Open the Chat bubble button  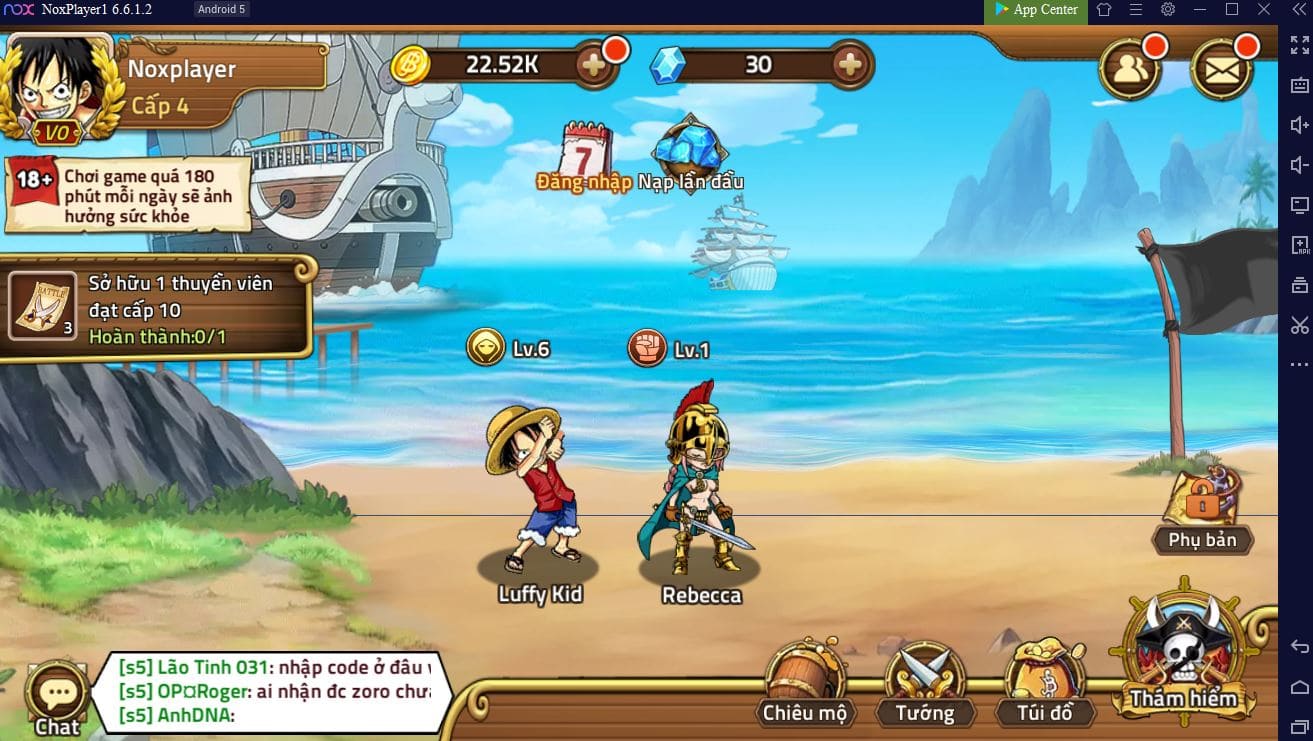point(57,698)
